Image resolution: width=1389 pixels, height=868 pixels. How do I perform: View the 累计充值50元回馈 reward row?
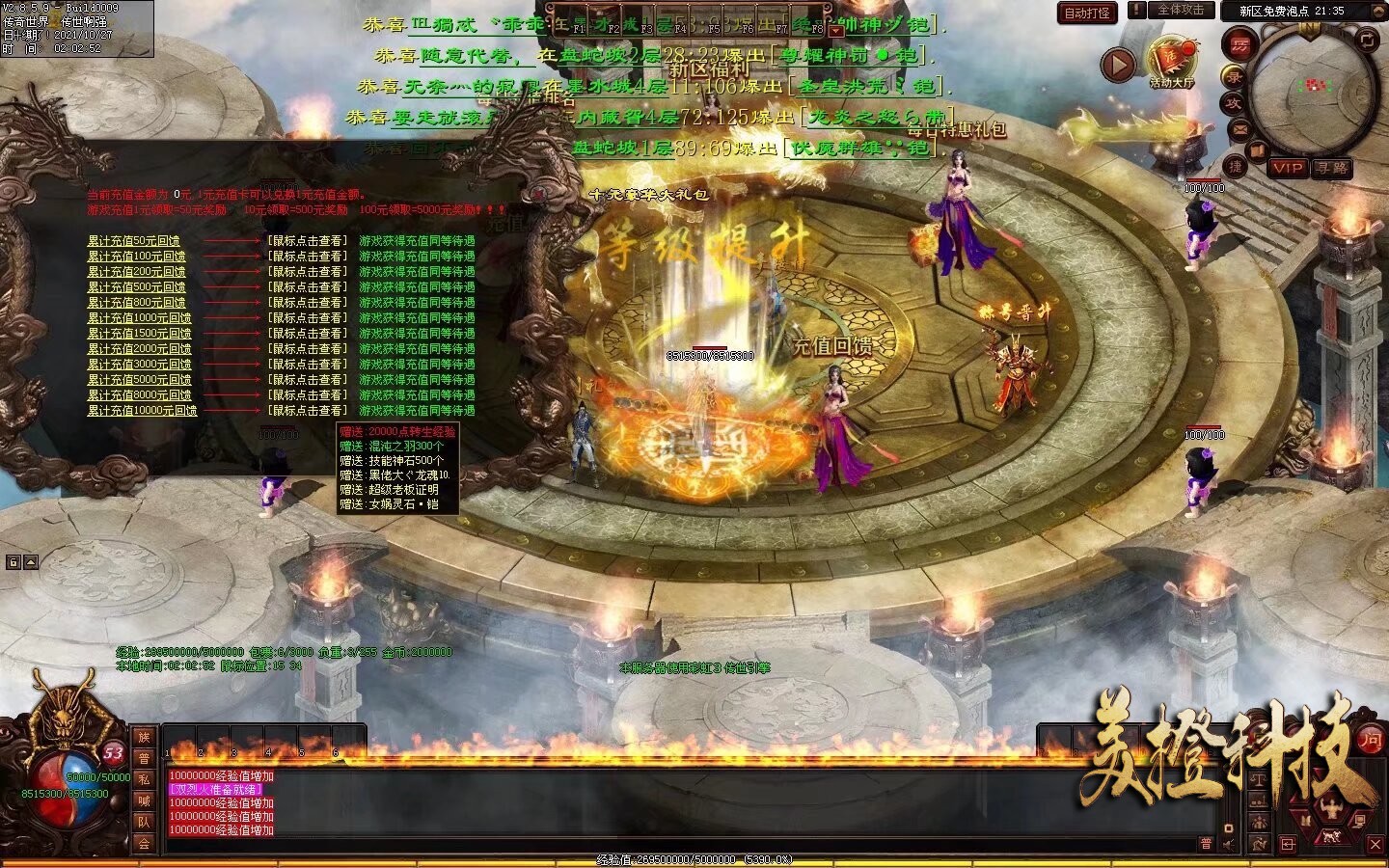133,241
